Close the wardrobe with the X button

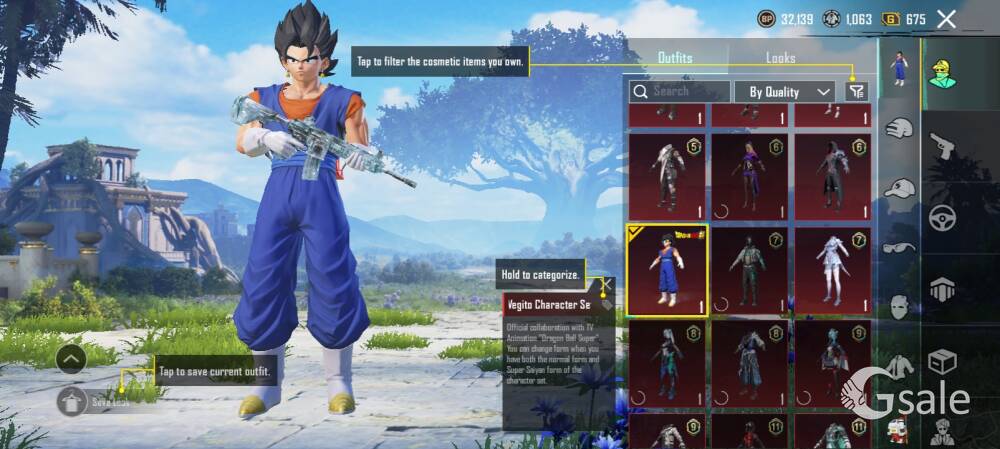pos(946,18)
